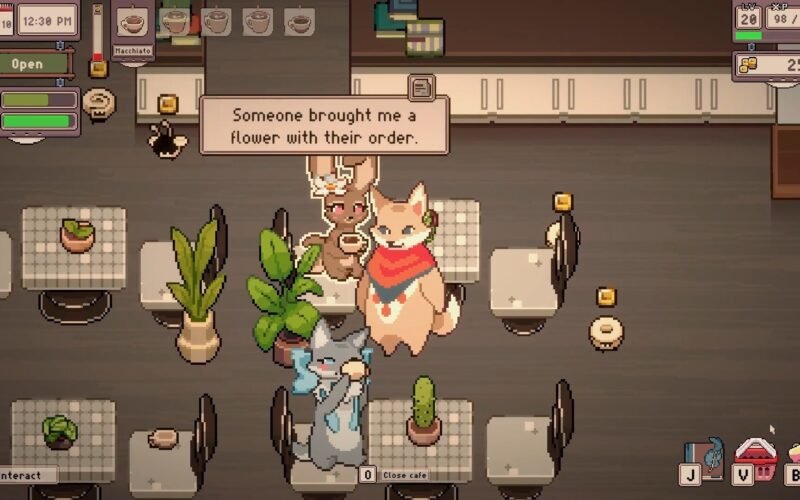Click the note icon on the speech bubble
Screen dimensions: 800x500
(x=421, y=87)
